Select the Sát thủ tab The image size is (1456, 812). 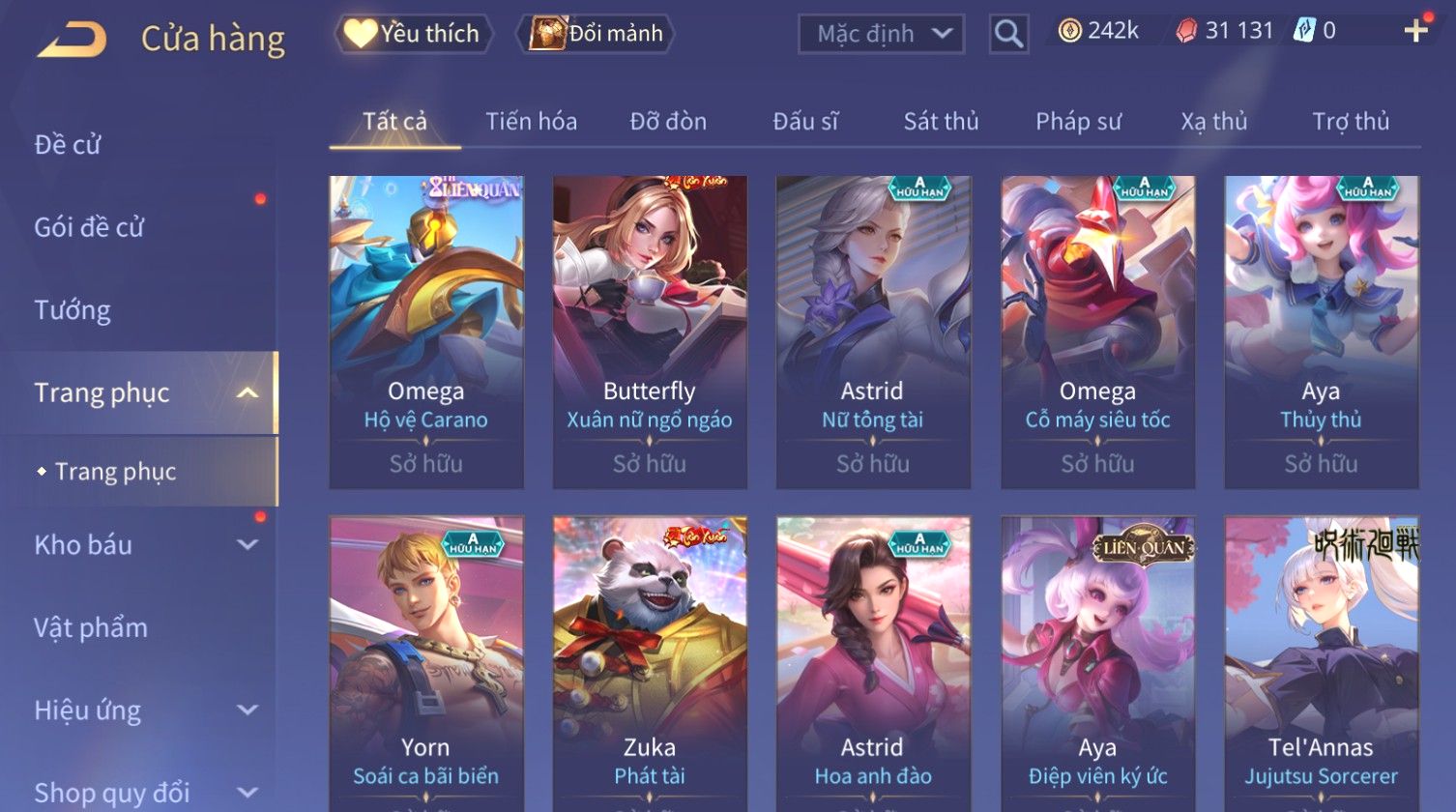coord(941,122)
